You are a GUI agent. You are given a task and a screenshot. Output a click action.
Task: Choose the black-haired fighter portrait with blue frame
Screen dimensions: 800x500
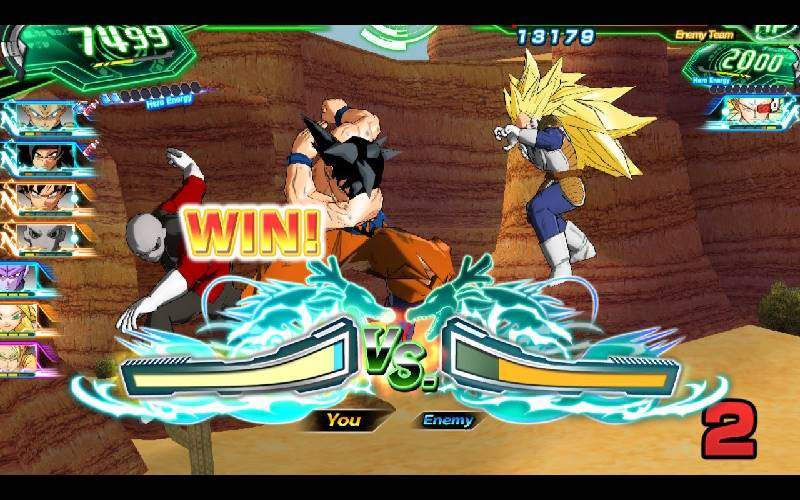[43, 158]
